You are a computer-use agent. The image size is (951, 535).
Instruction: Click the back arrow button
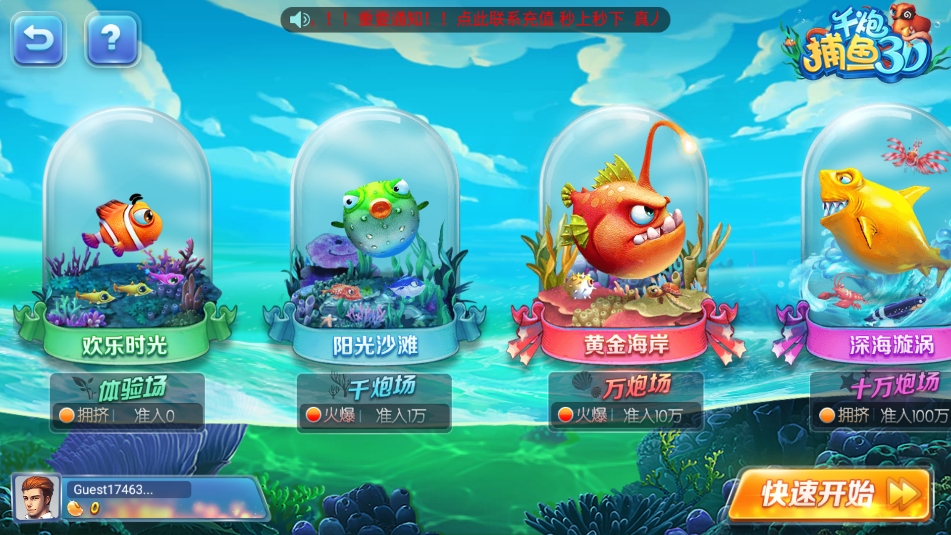[38, 39]
